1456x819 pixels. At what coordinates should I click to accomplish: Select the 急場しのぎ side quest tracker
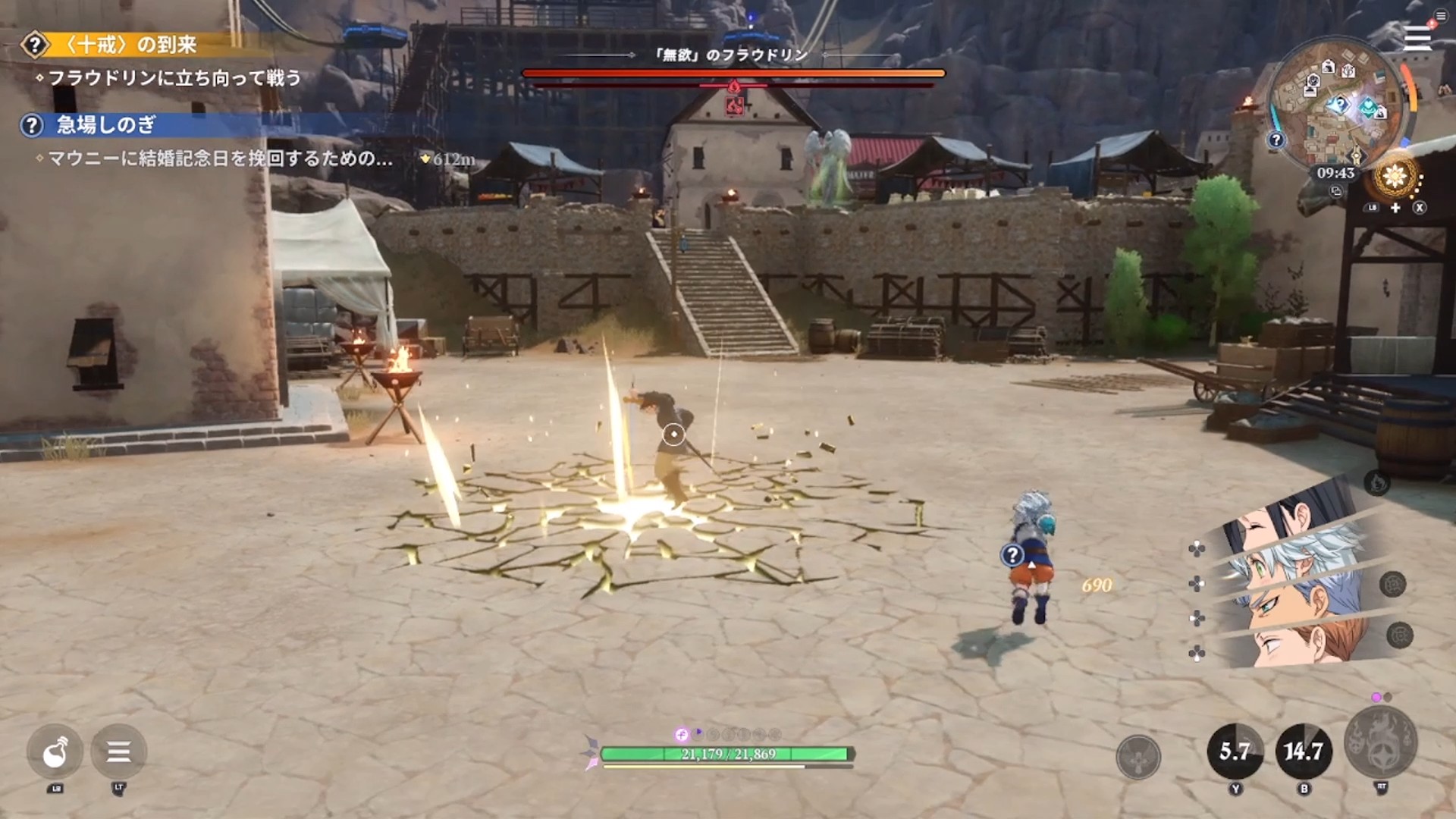106,125
